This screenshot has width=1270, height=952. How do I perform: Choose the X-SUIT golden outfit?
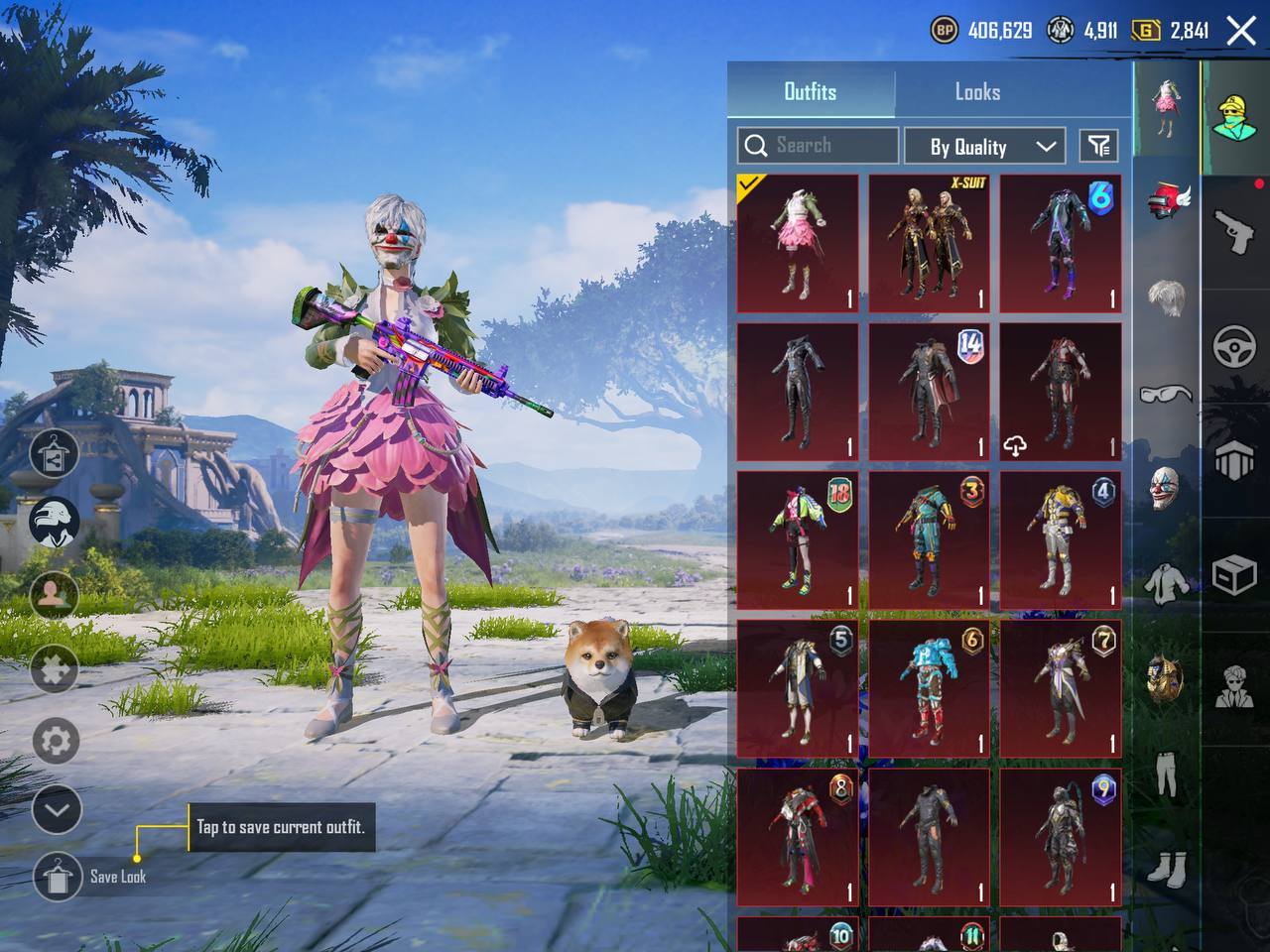click(x=929, y=244)
